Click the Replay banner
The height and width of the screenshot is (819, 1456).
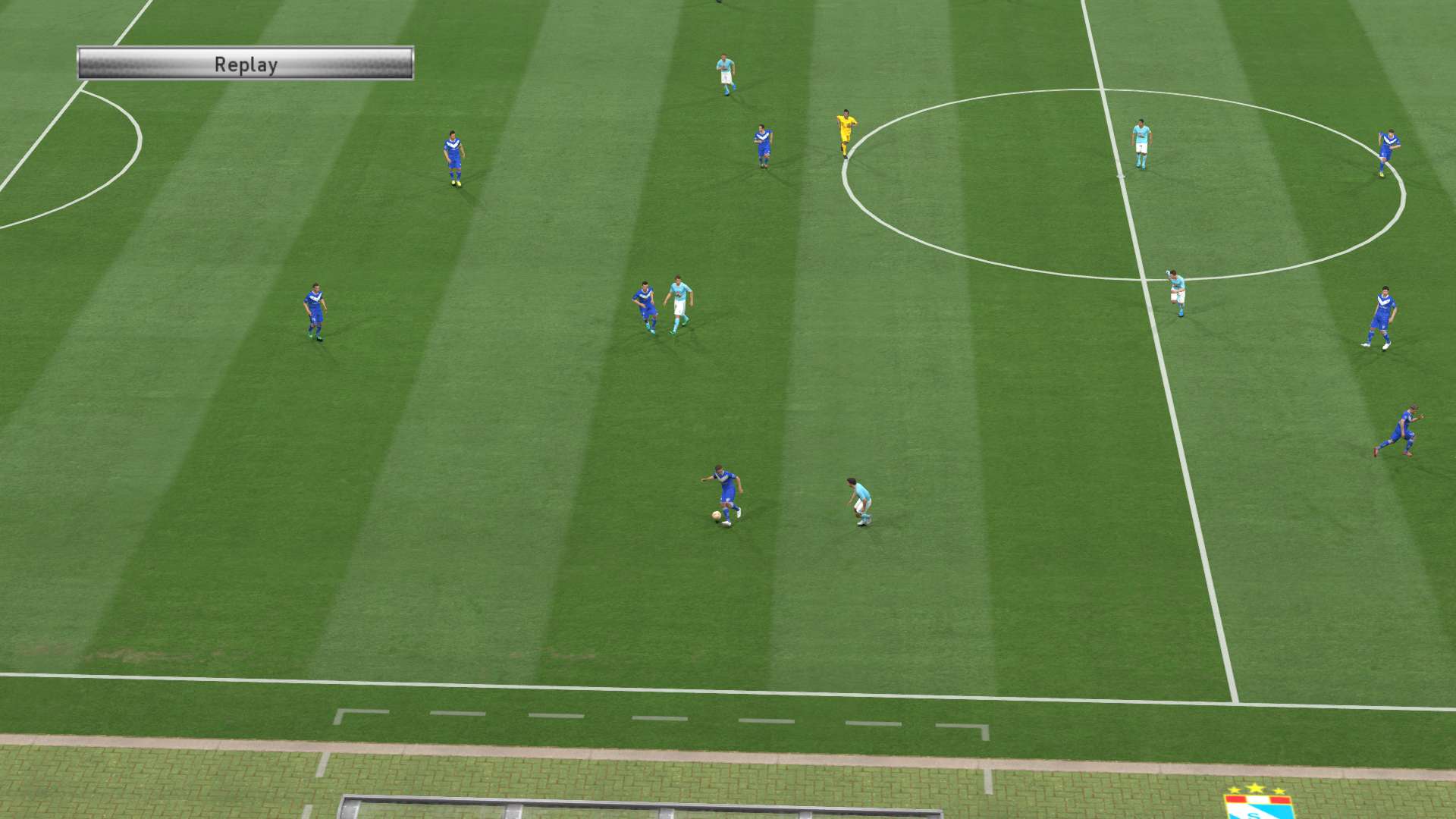click(246, 64)
